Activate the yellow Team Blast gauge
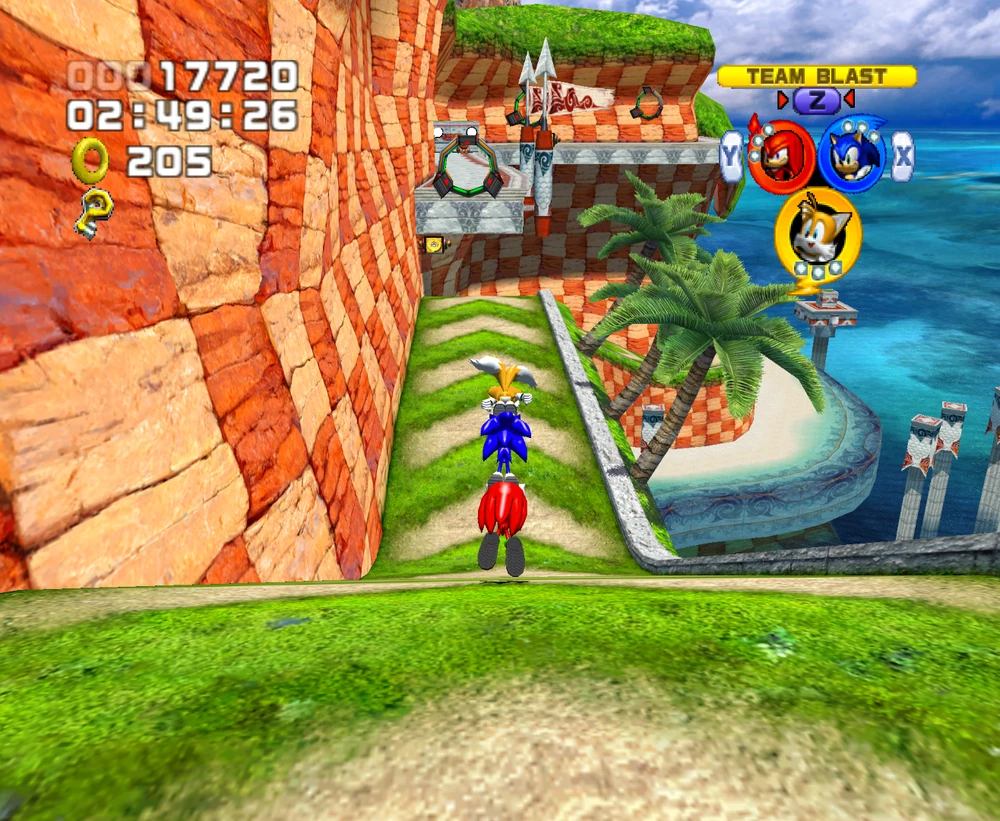 coord(816,76)
